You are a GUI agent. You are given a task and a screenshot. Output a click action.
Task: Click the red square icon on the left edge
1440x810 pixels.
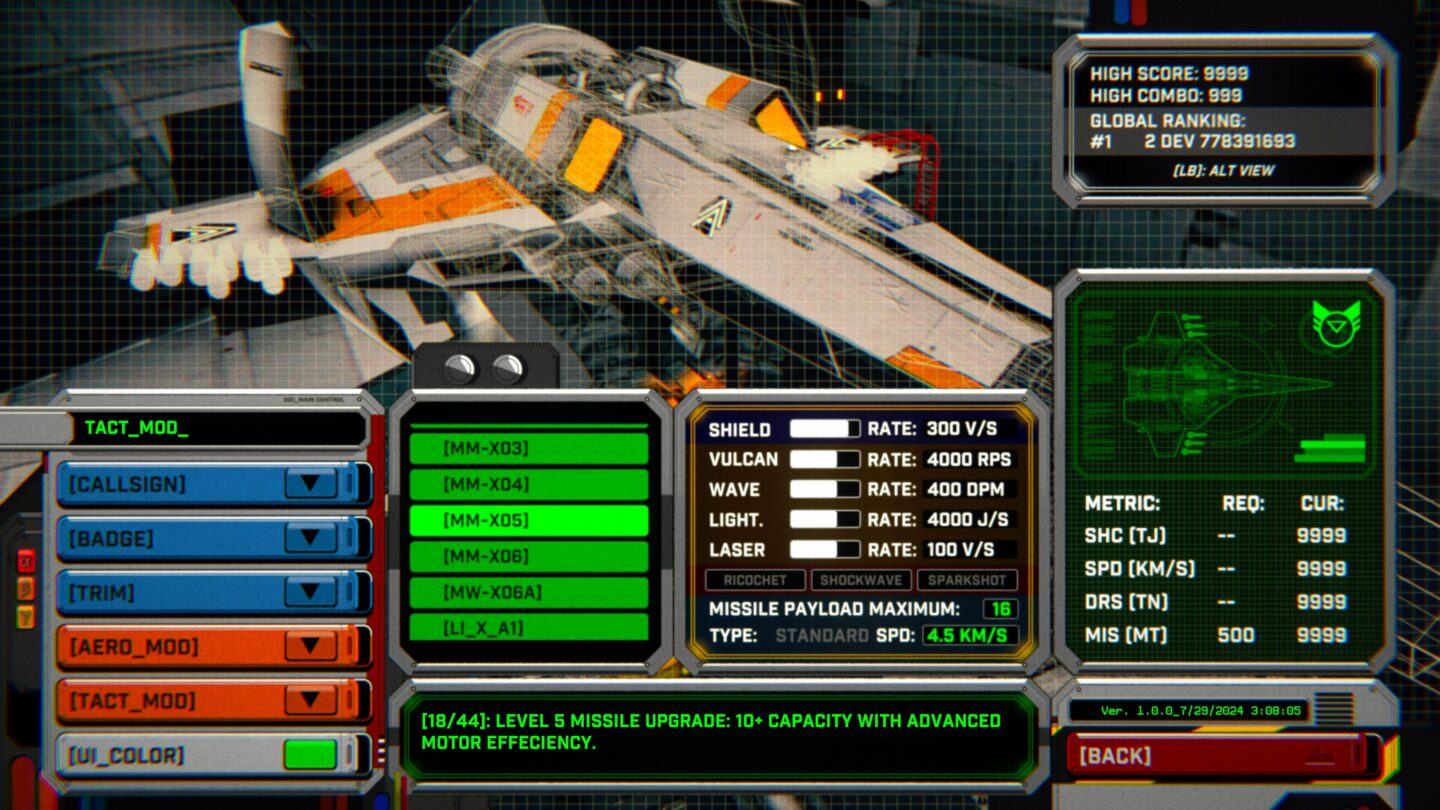pos(27,561)
